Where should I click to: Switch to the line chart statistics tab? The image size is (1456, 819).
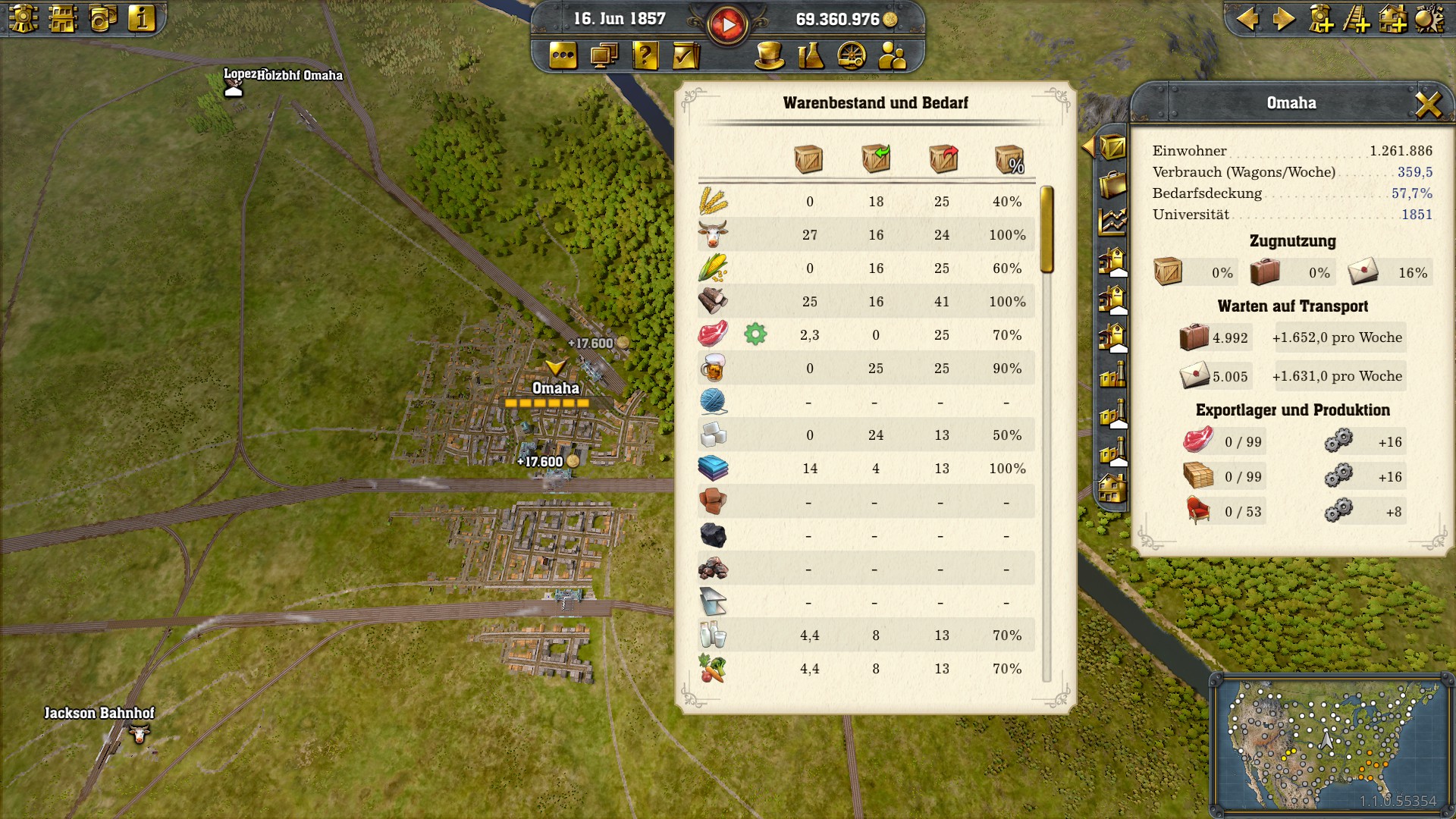(x=1112, y=221)
